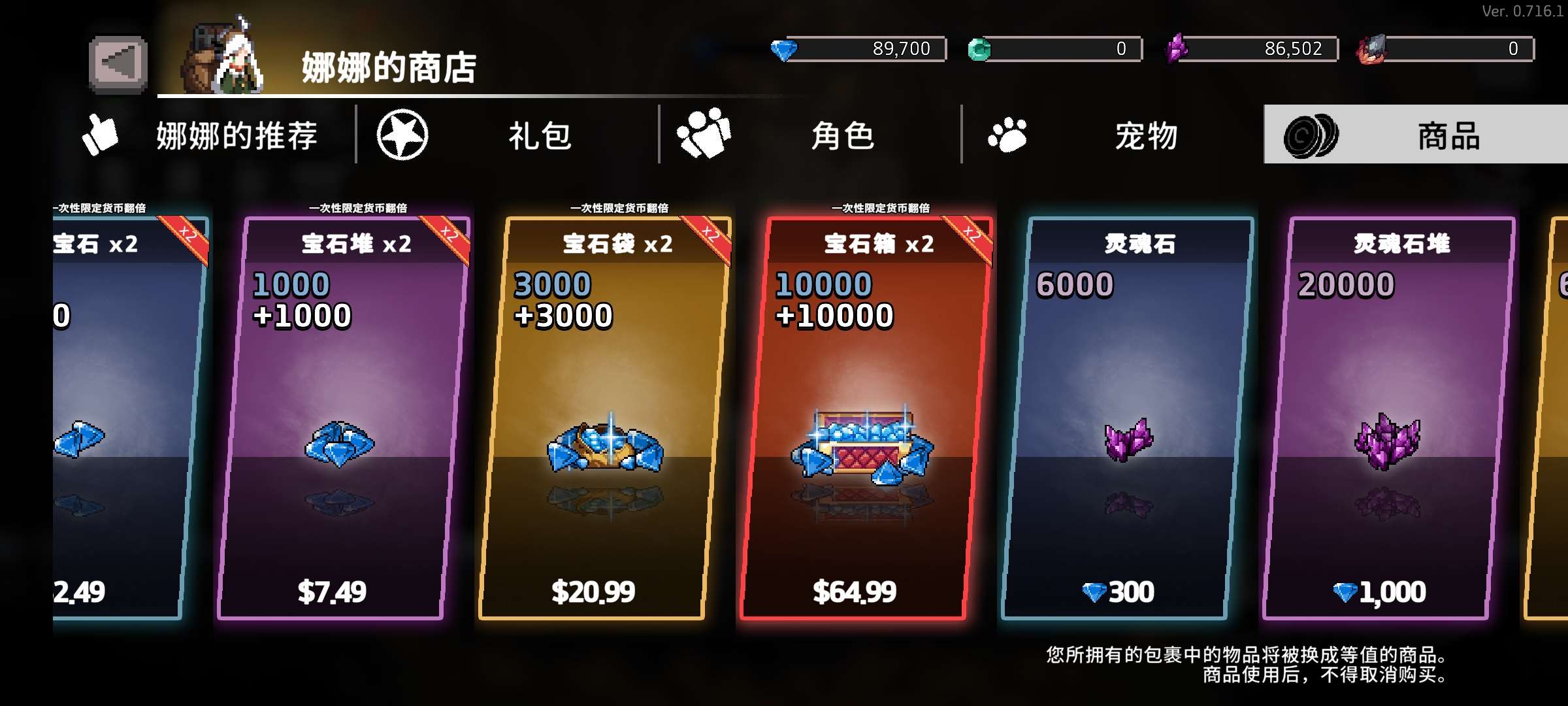
Task: Select the purple soul stone currency icon
Action: click(x=1176, y=48)
